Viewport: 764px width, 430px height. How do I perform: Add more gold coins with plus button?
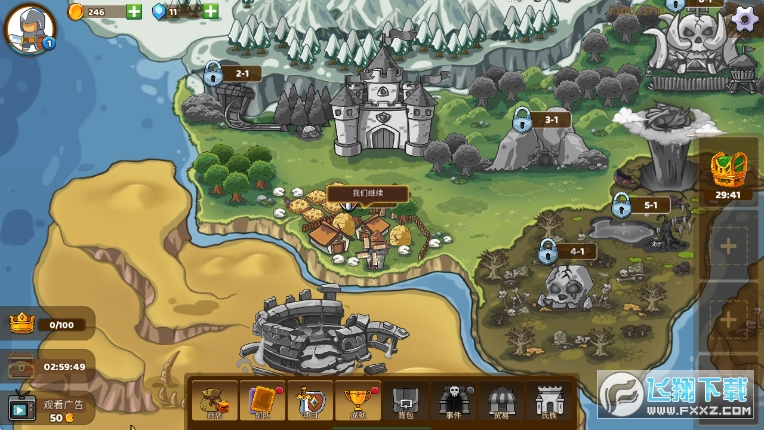pos(134,12)
